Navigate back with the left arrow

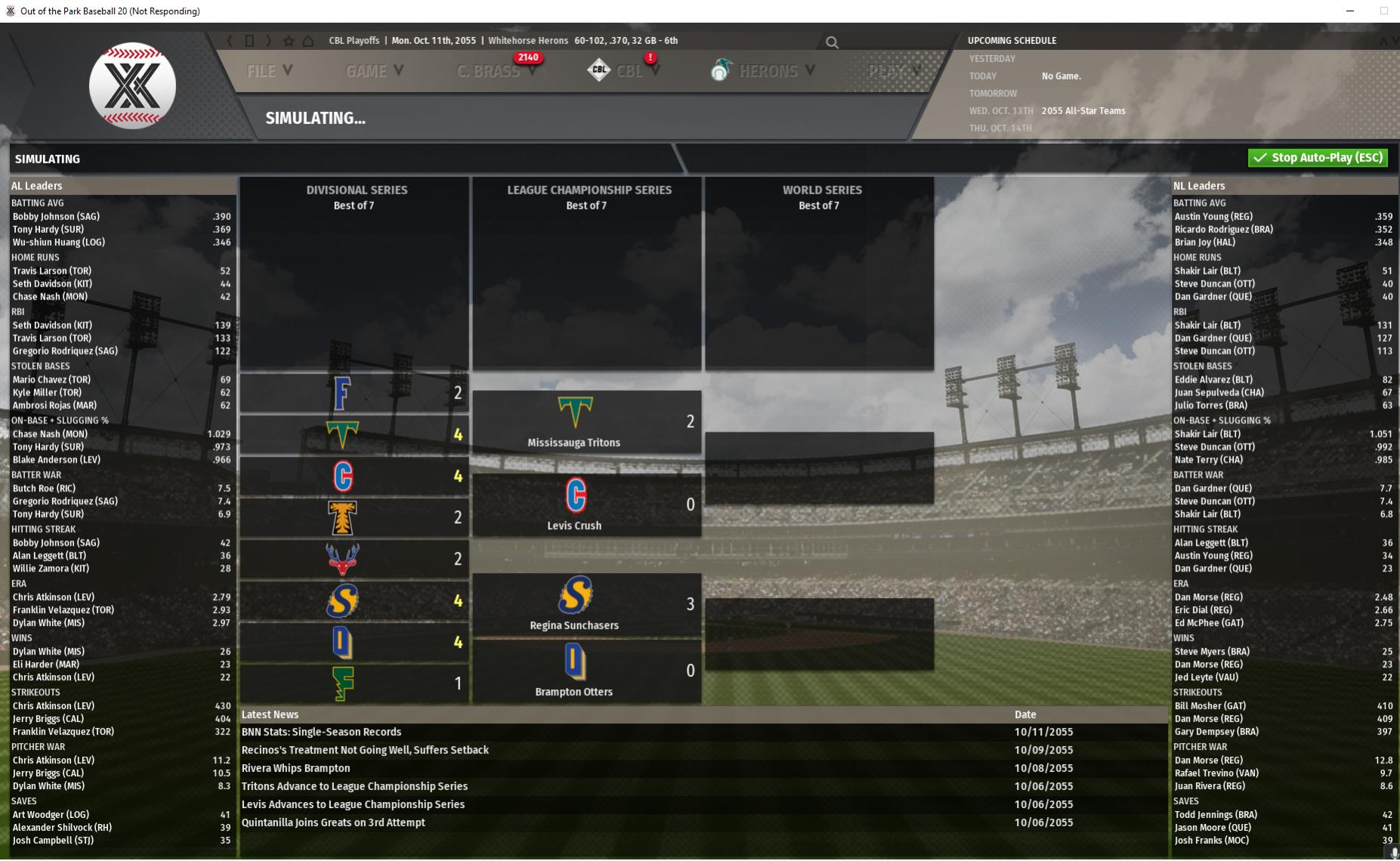230,41
